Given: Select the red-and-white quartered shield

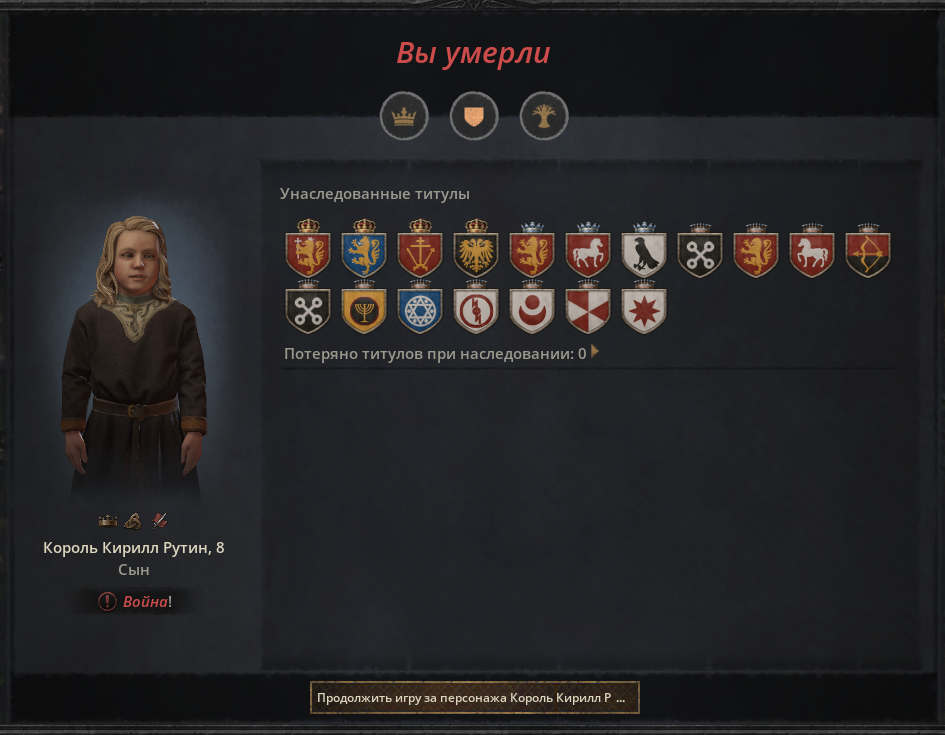Looking at the screenshot, I should pos(588,310).
